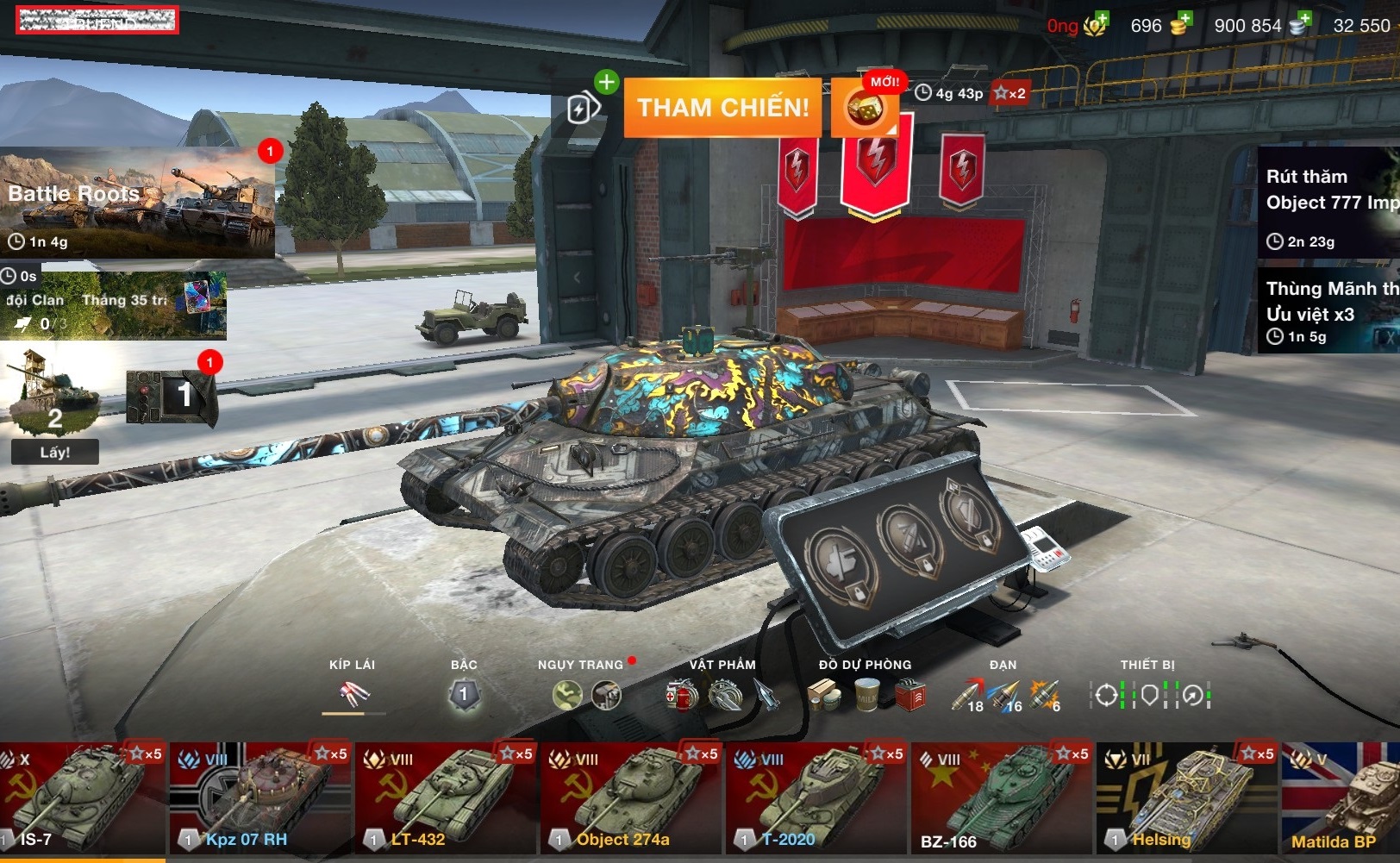
Task: Open the dice game mode selector
Action: point(865,109)
